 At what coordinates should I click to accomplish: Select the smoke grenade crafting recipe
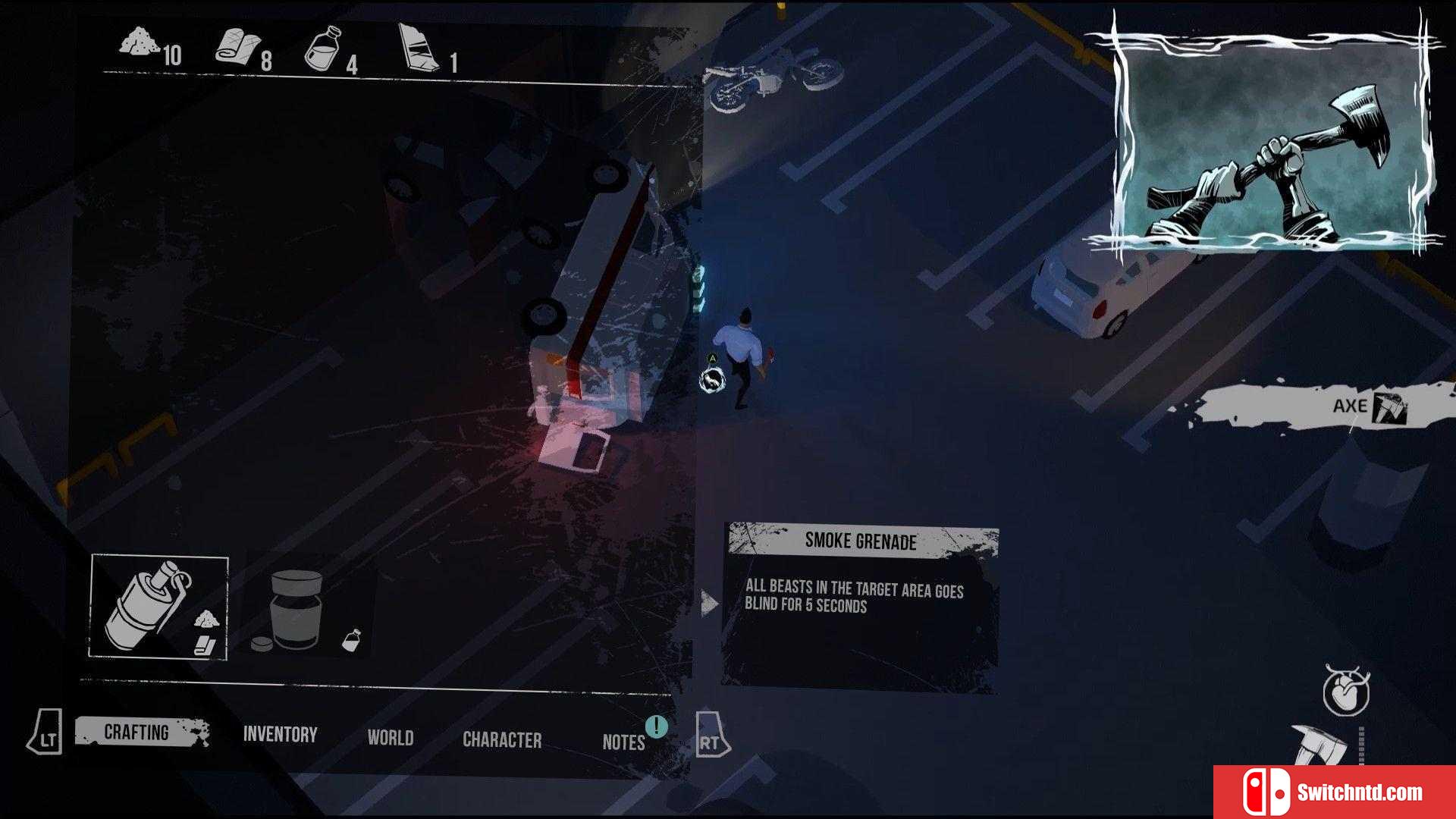click(159, 607)
